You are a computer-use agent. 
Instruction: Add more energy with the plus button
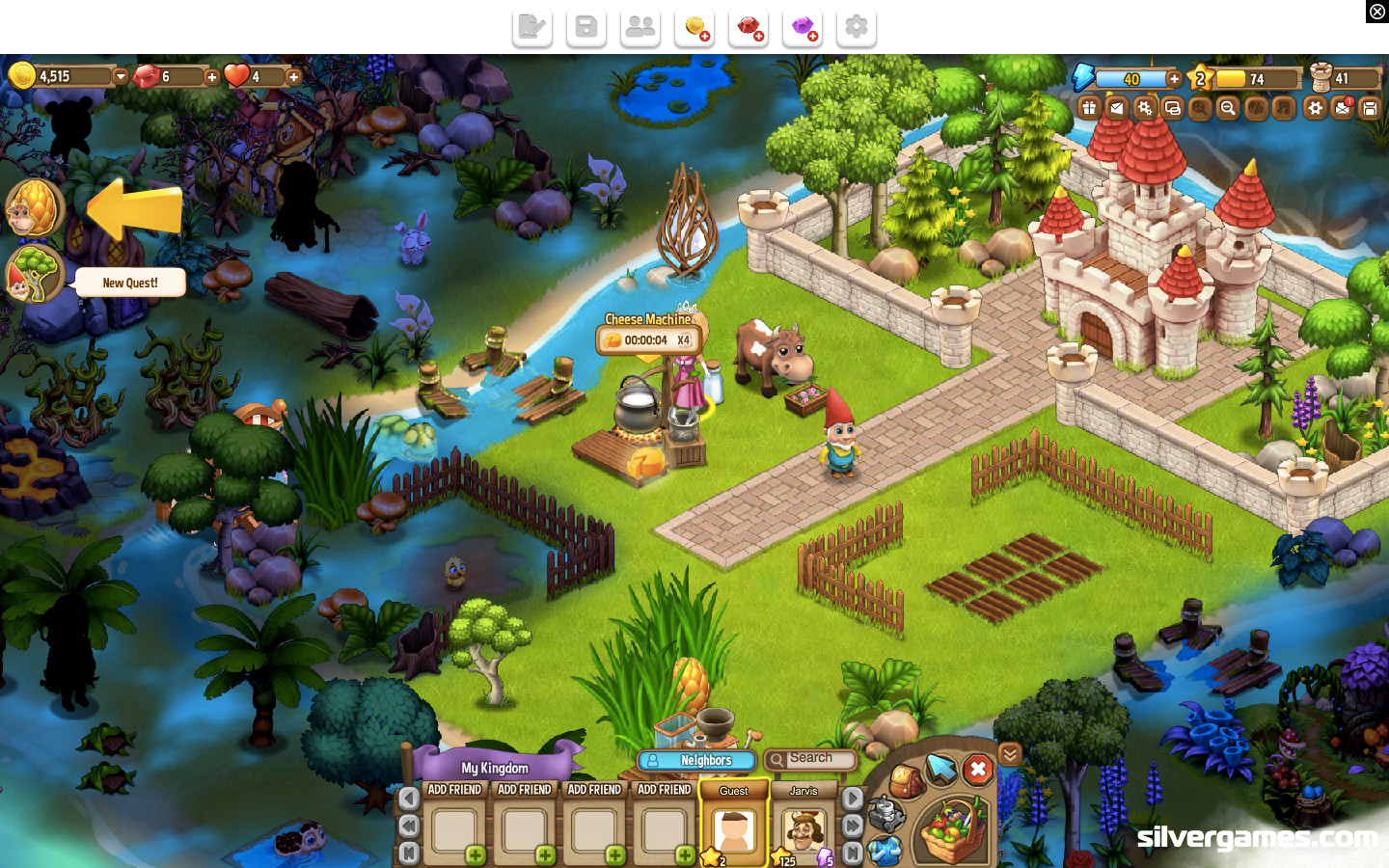[1174, 79]
